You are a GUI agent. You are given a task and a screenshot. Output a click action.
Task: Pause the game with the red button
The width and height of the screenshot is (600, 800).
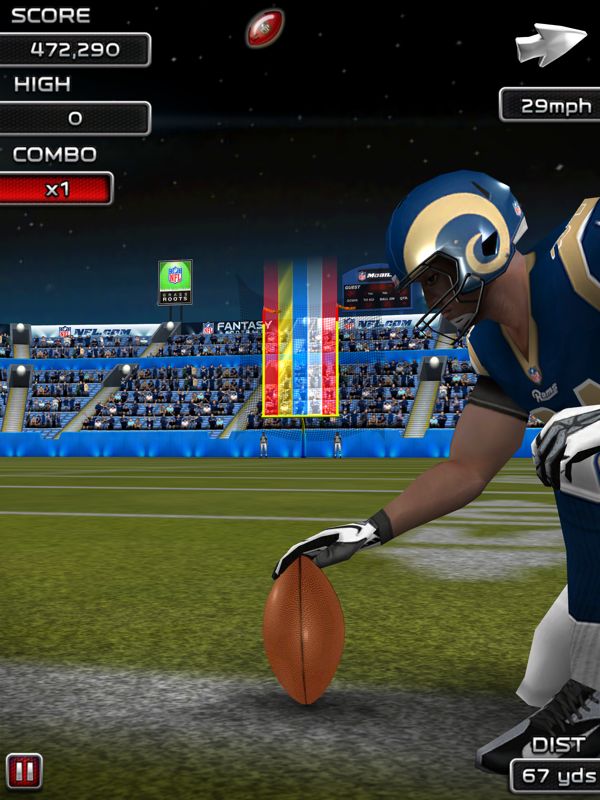[24, 771]
